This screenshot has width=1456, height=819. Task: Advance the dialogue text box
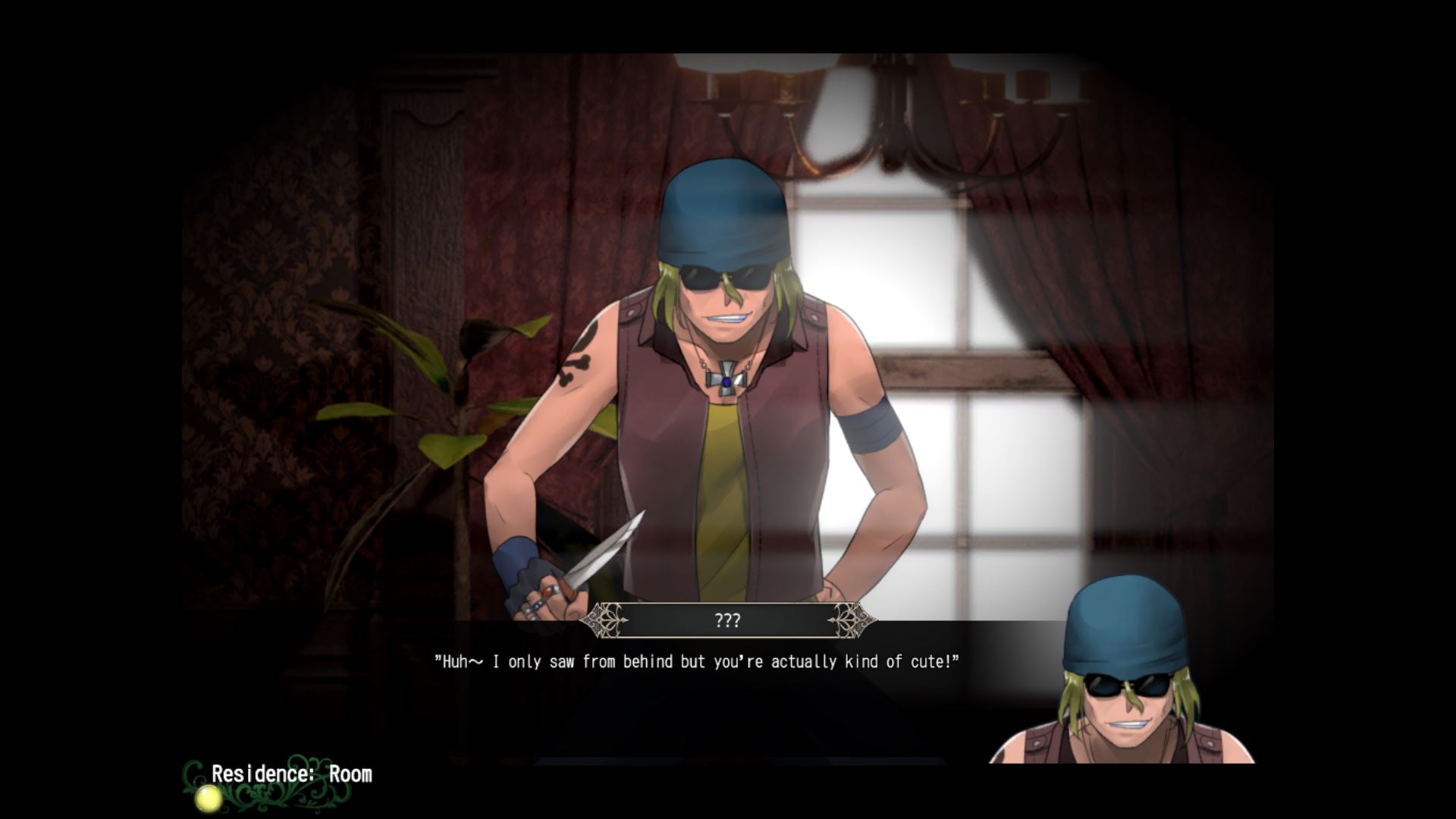coord(696,662)
